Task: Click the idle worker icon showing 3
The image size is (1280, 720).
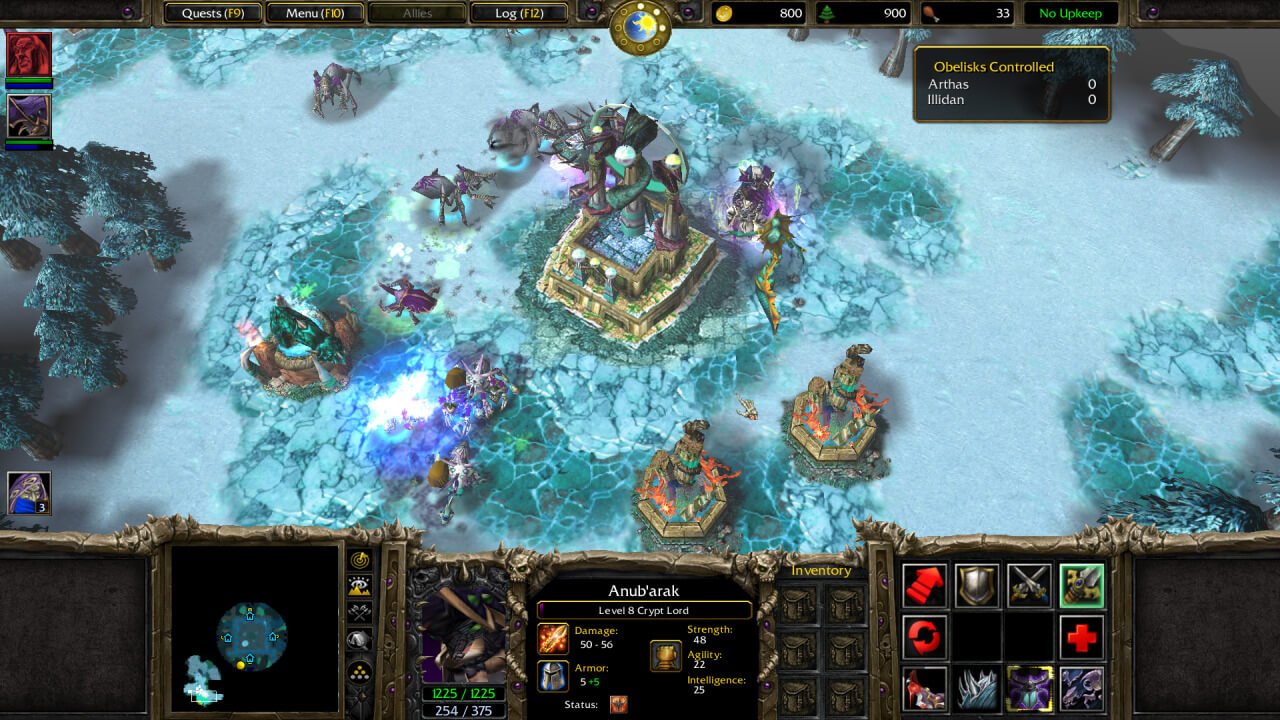Action: [29, 493]
